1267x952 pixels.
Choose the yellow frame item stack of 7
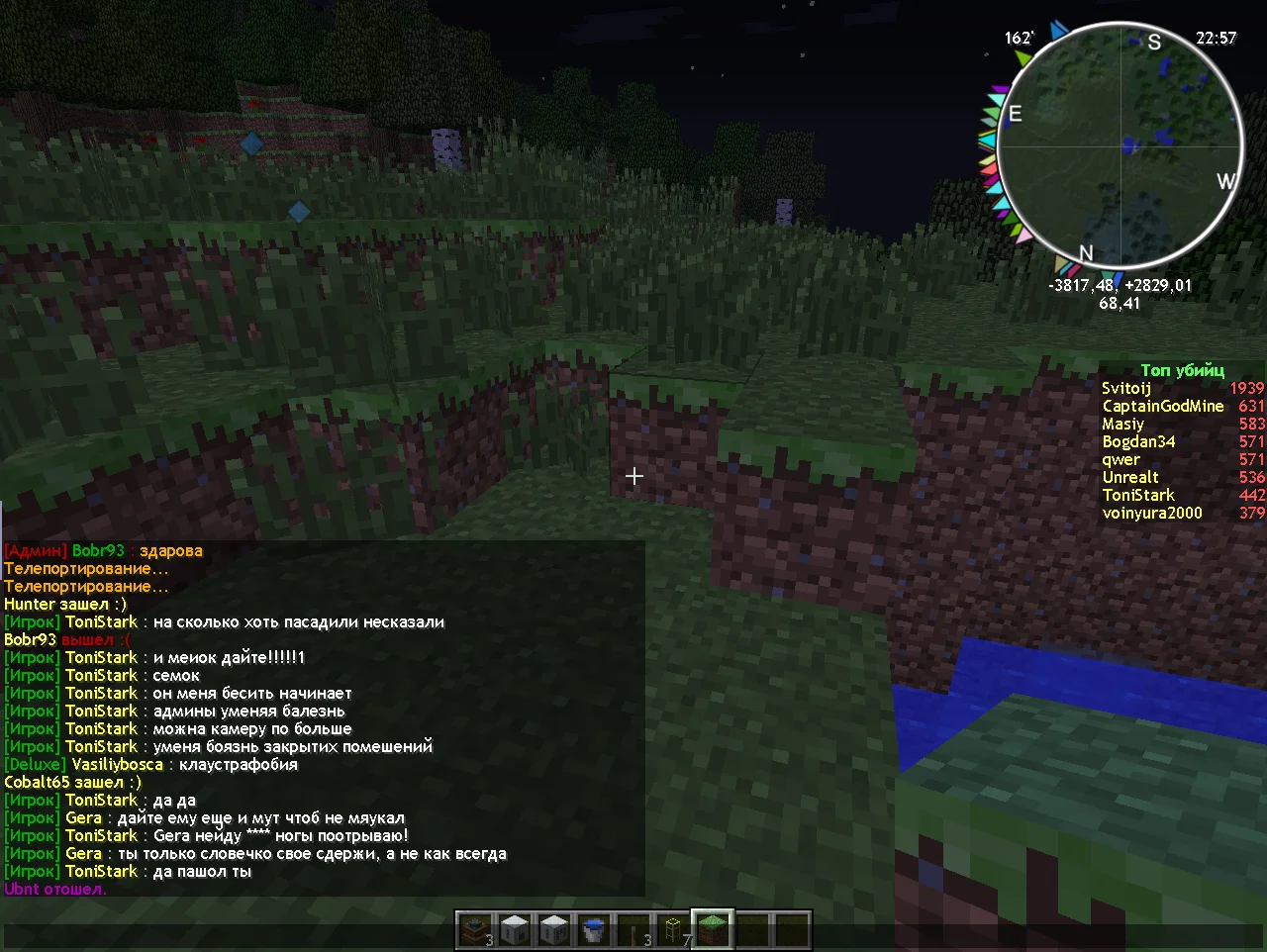coord(673,930)
